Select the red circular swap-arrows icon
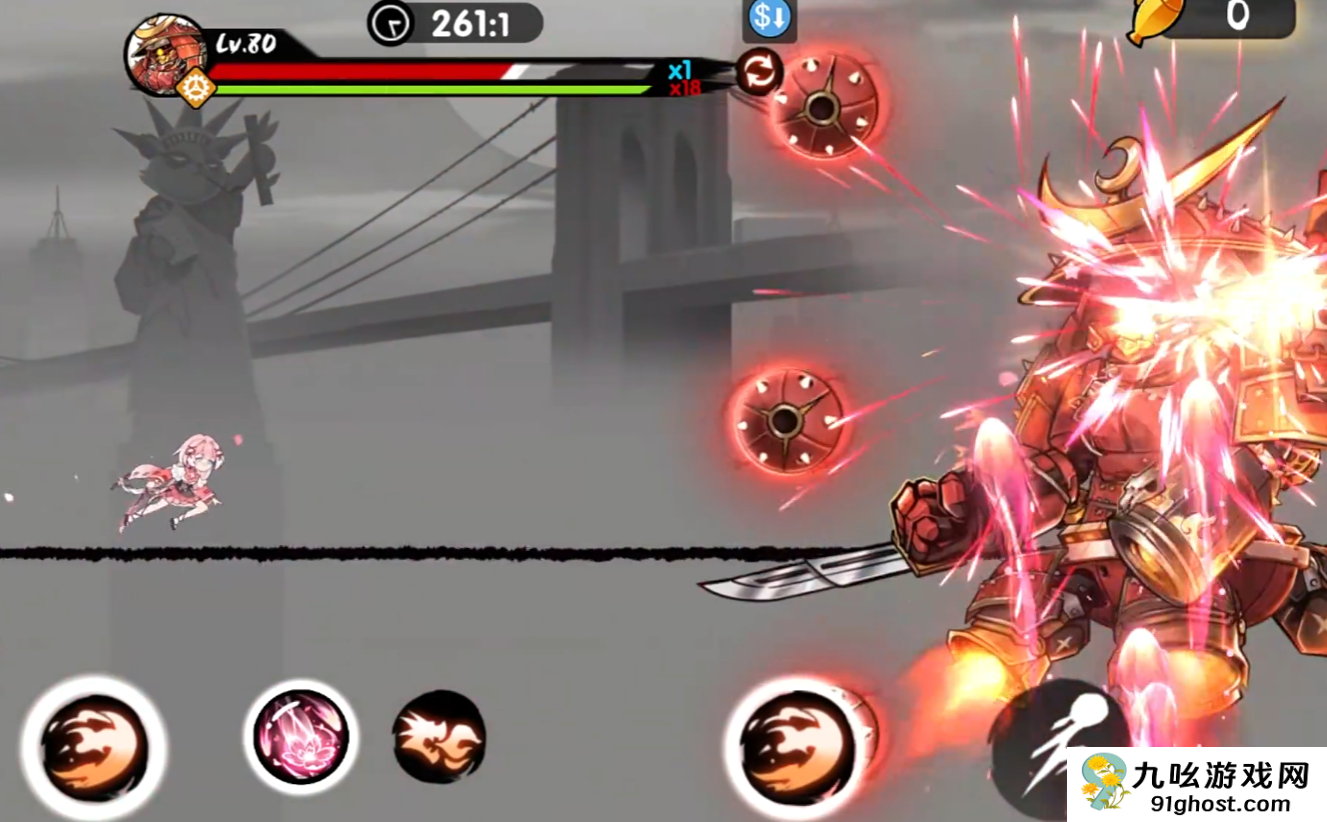1327x822 pixels. tap(759, 71)
